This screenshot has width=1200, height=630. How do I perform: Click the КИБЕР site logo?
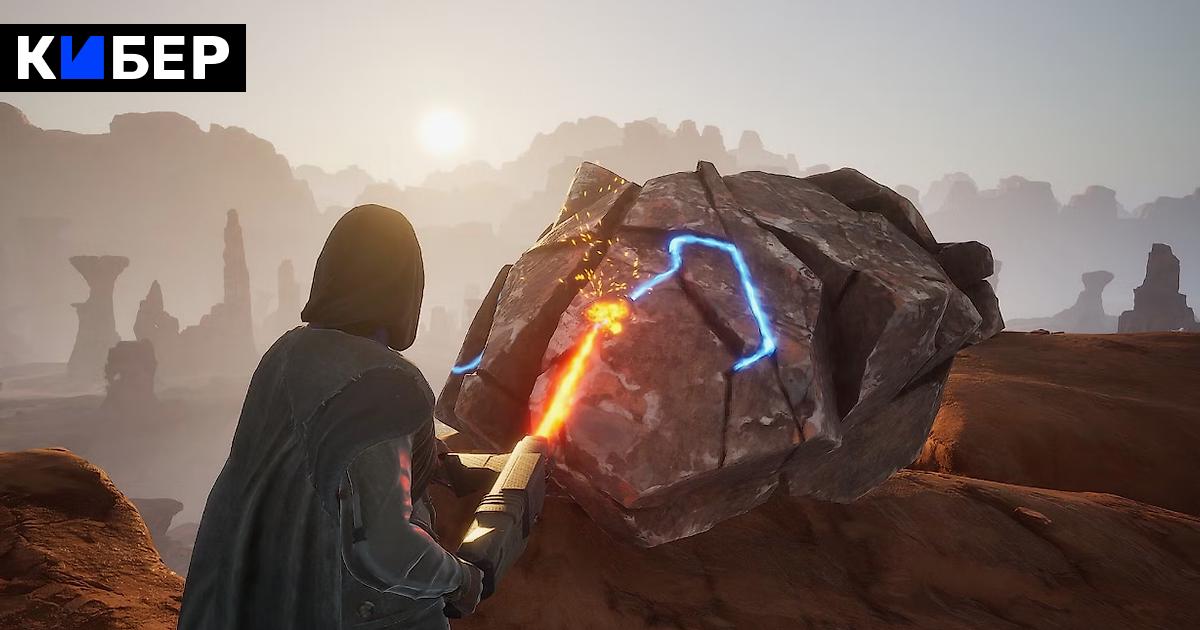coord(123,58)
